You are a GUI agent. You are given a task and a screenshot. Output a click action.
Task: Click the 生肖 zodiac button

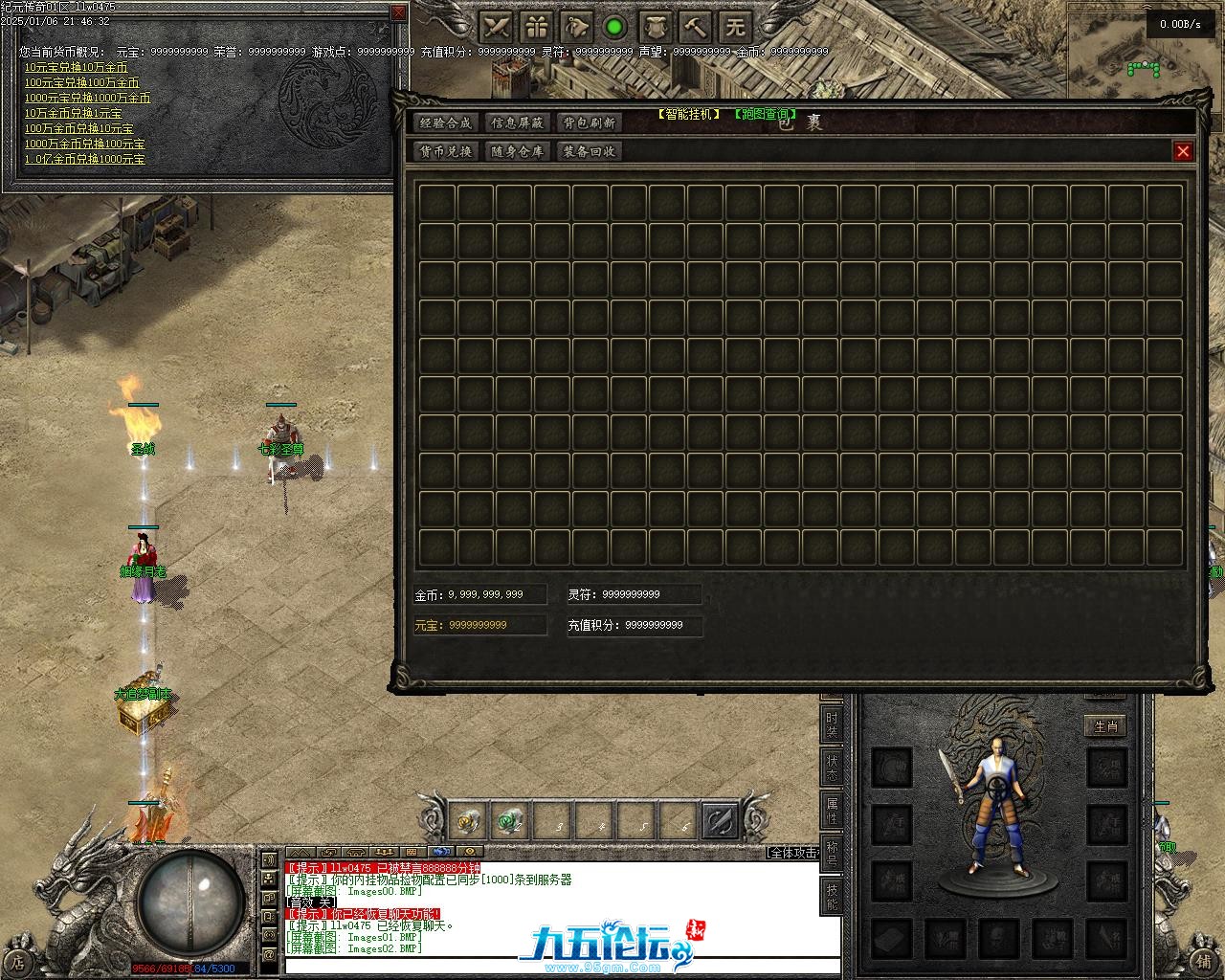pos(1105,726)
